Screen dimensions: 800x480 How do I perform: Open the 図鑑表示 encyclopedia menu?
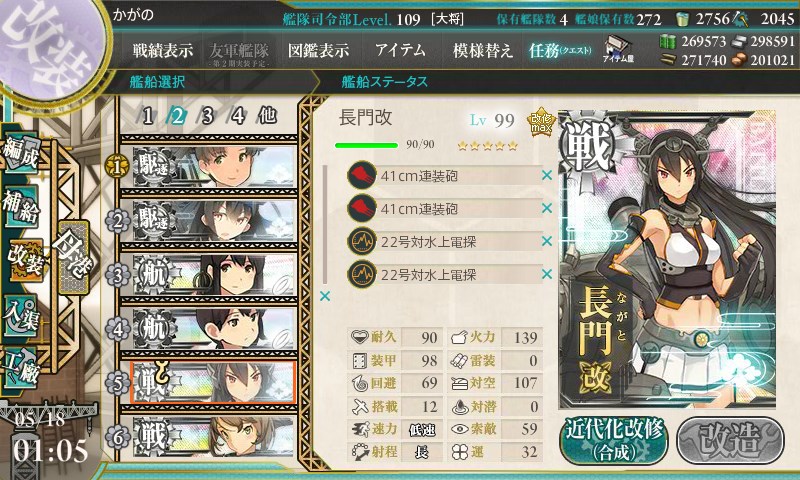click(x=318, y=50)
